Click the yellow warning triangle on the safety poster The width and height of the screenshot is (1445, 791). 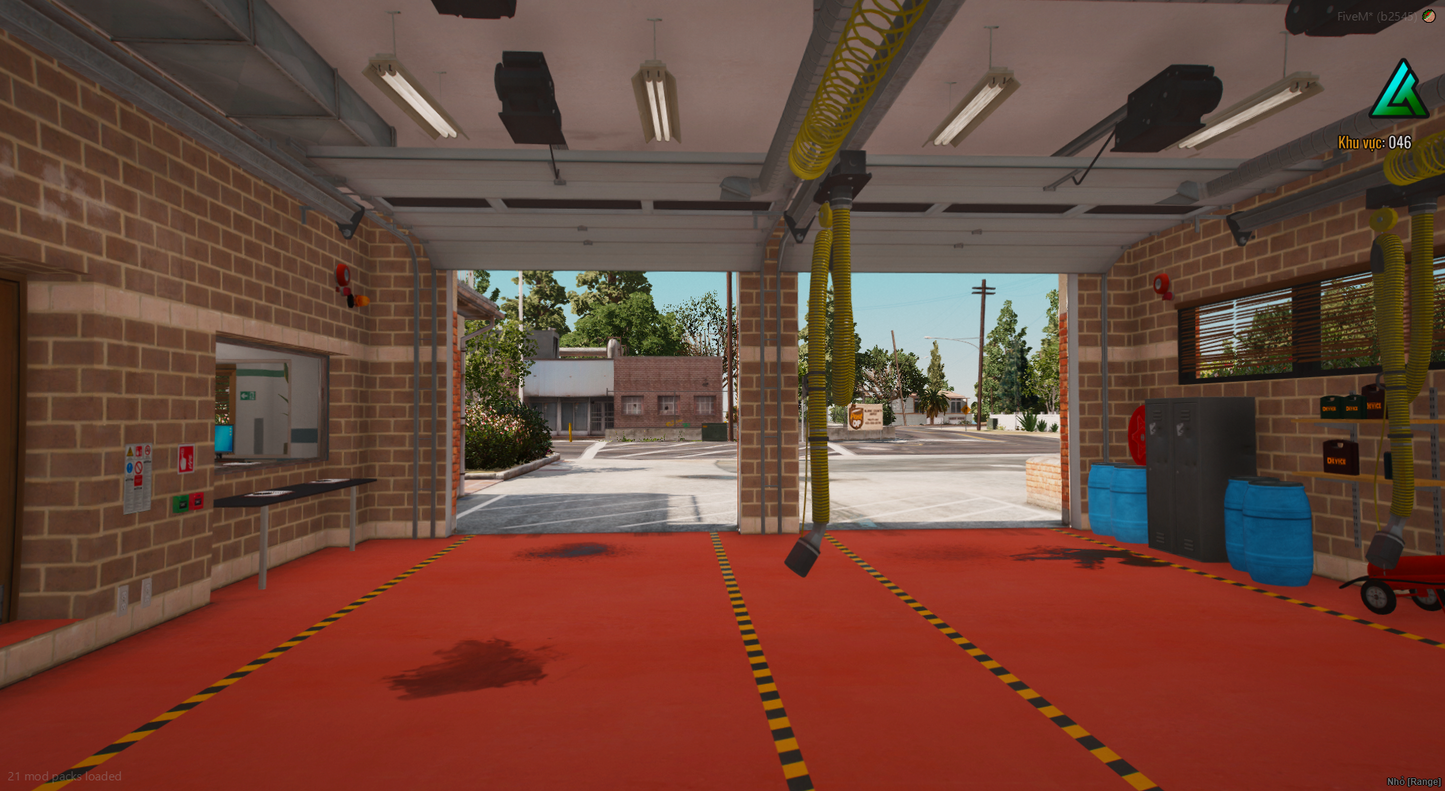click(130, 451)
